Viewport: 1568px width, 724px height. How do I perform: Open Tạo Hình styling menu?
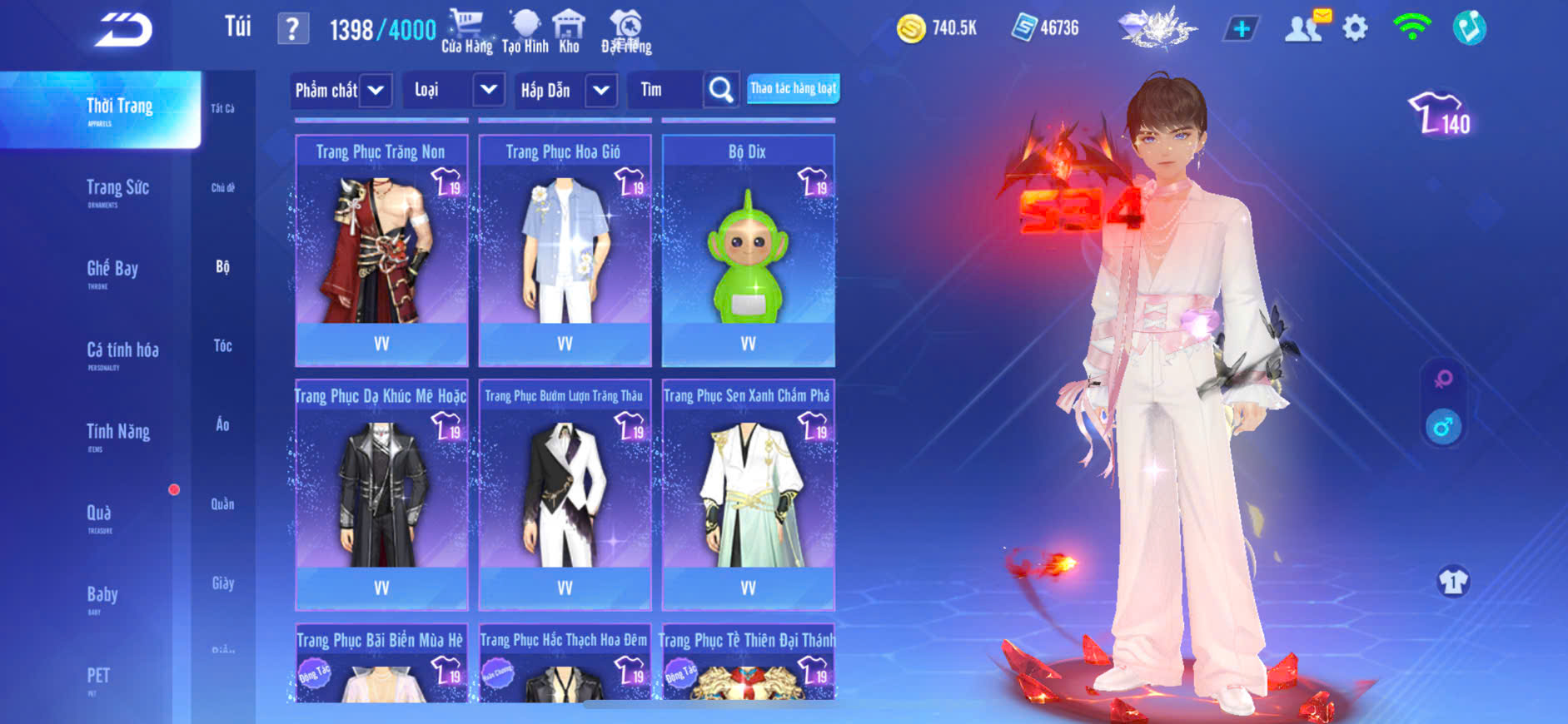coord(525,32)
